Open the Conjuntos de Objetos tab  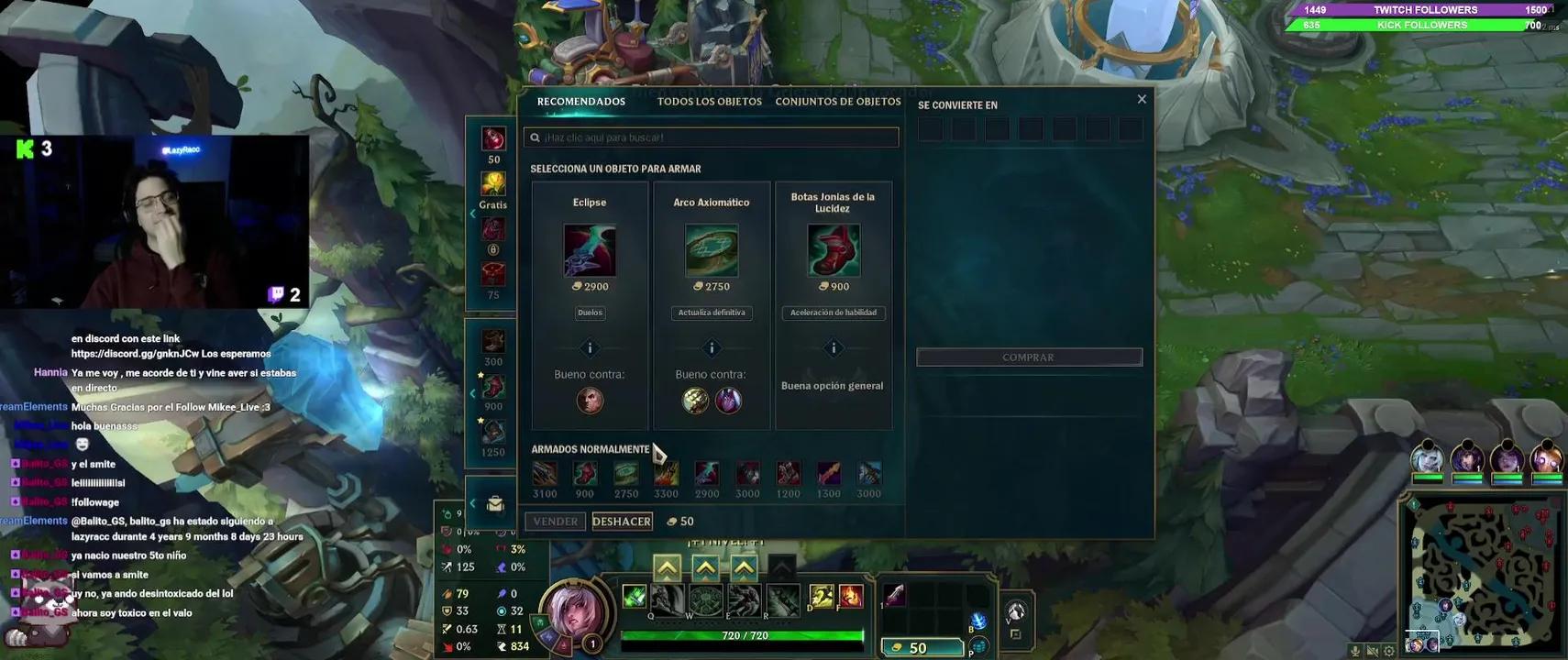838,101
